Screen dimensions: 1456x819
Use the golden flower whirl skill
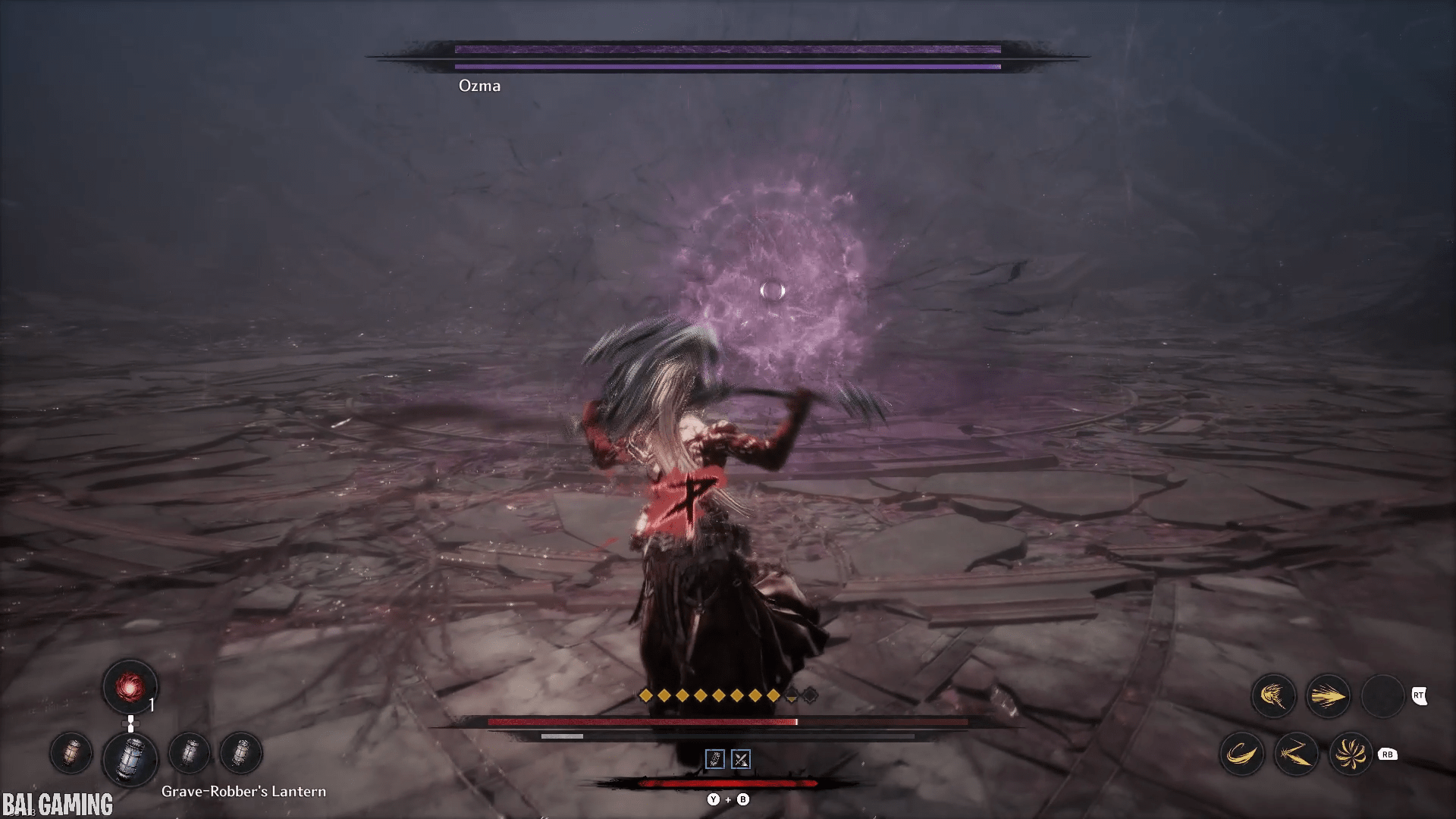click(x=1351, y=754)
